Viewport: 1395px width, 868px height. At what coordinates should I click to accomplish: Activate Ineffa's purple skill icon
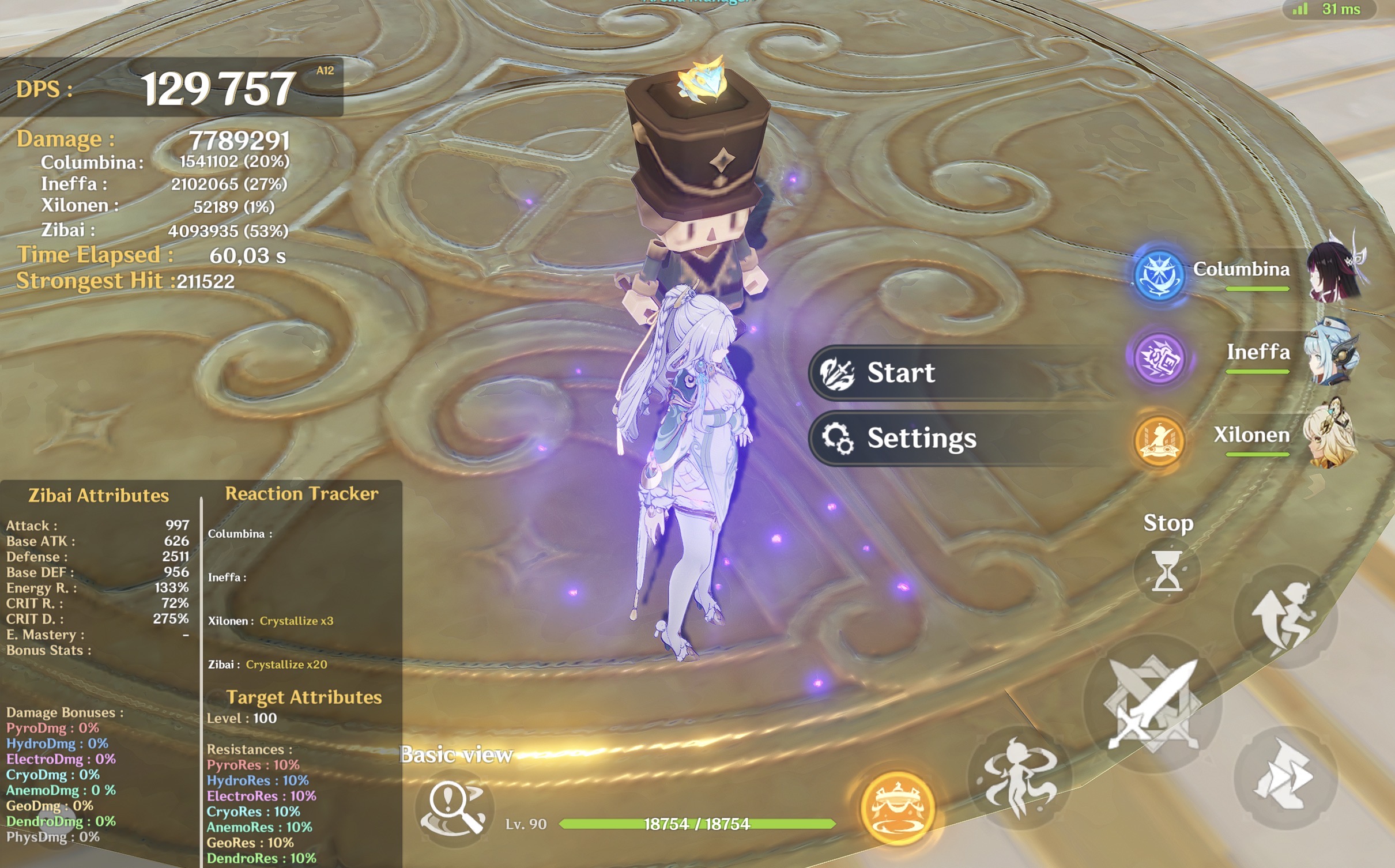pos(1159,357)
